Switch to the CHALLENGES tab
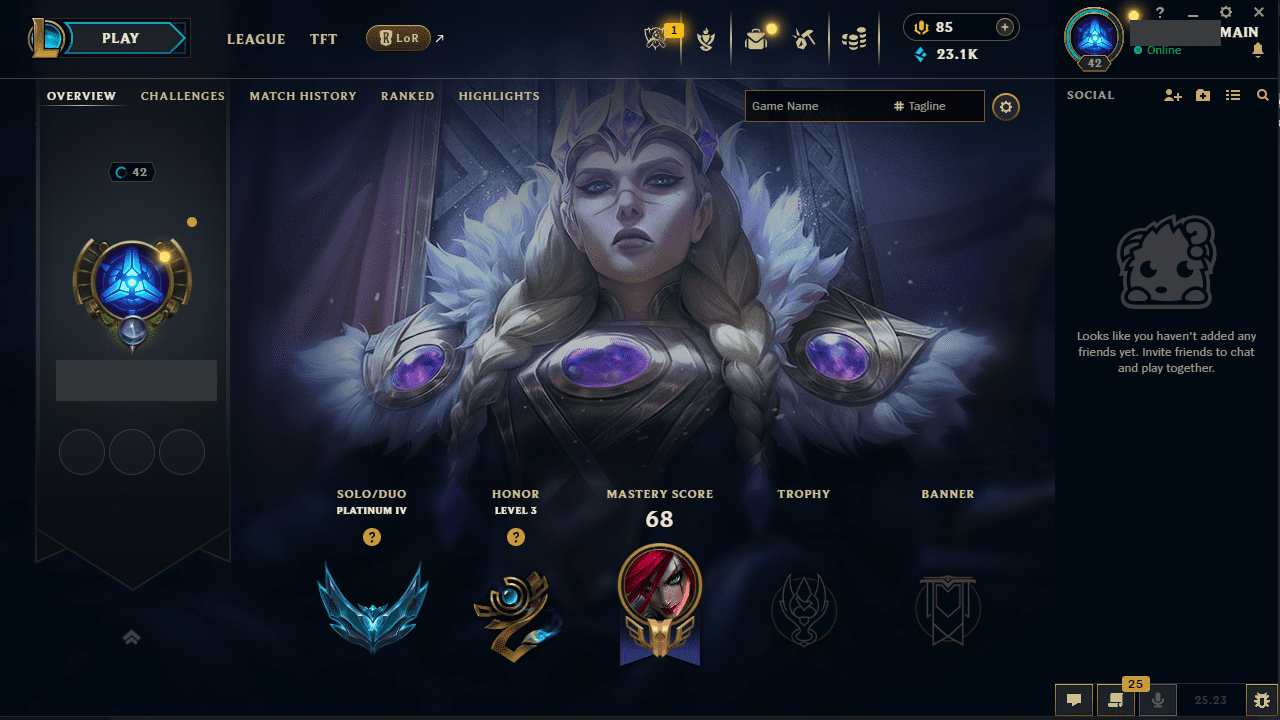The height and width of the screenshot is (720, 1280). tap(183, 96)
